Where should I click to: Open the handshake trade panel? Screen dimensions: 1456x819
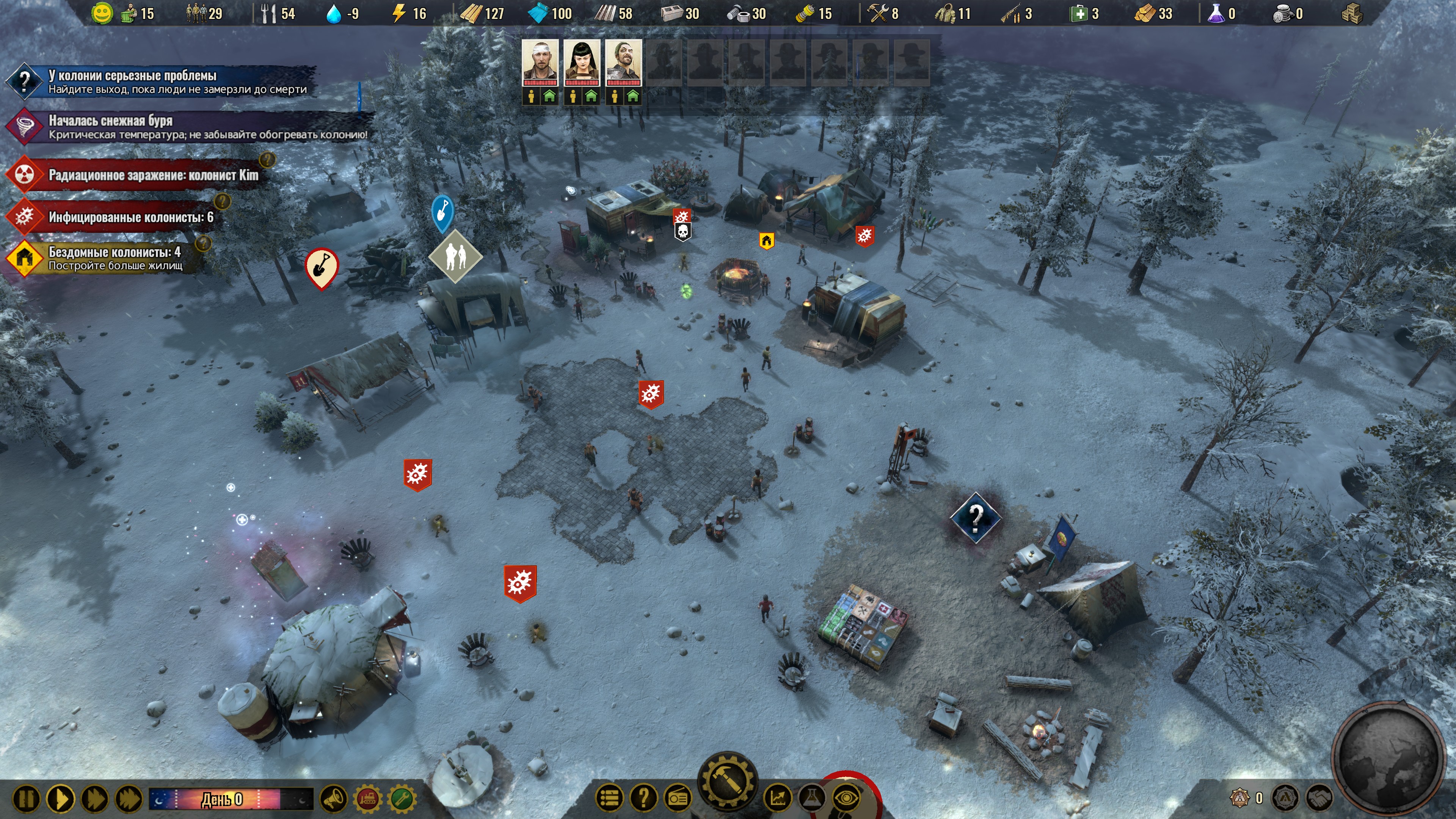coord(1320,797)
